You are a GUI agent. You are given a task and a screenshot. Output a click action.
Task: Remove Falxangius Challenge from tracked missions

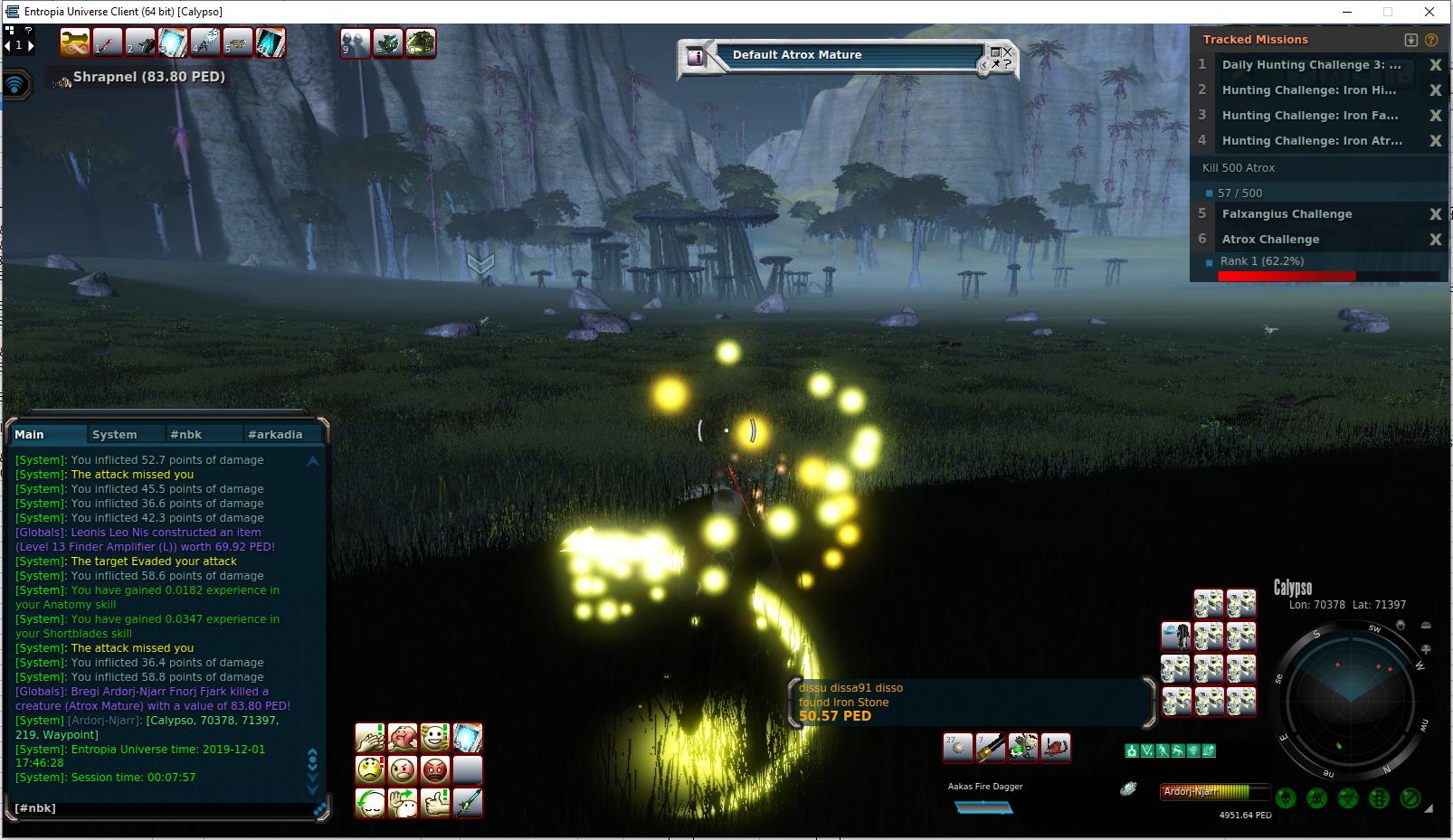1435,214
